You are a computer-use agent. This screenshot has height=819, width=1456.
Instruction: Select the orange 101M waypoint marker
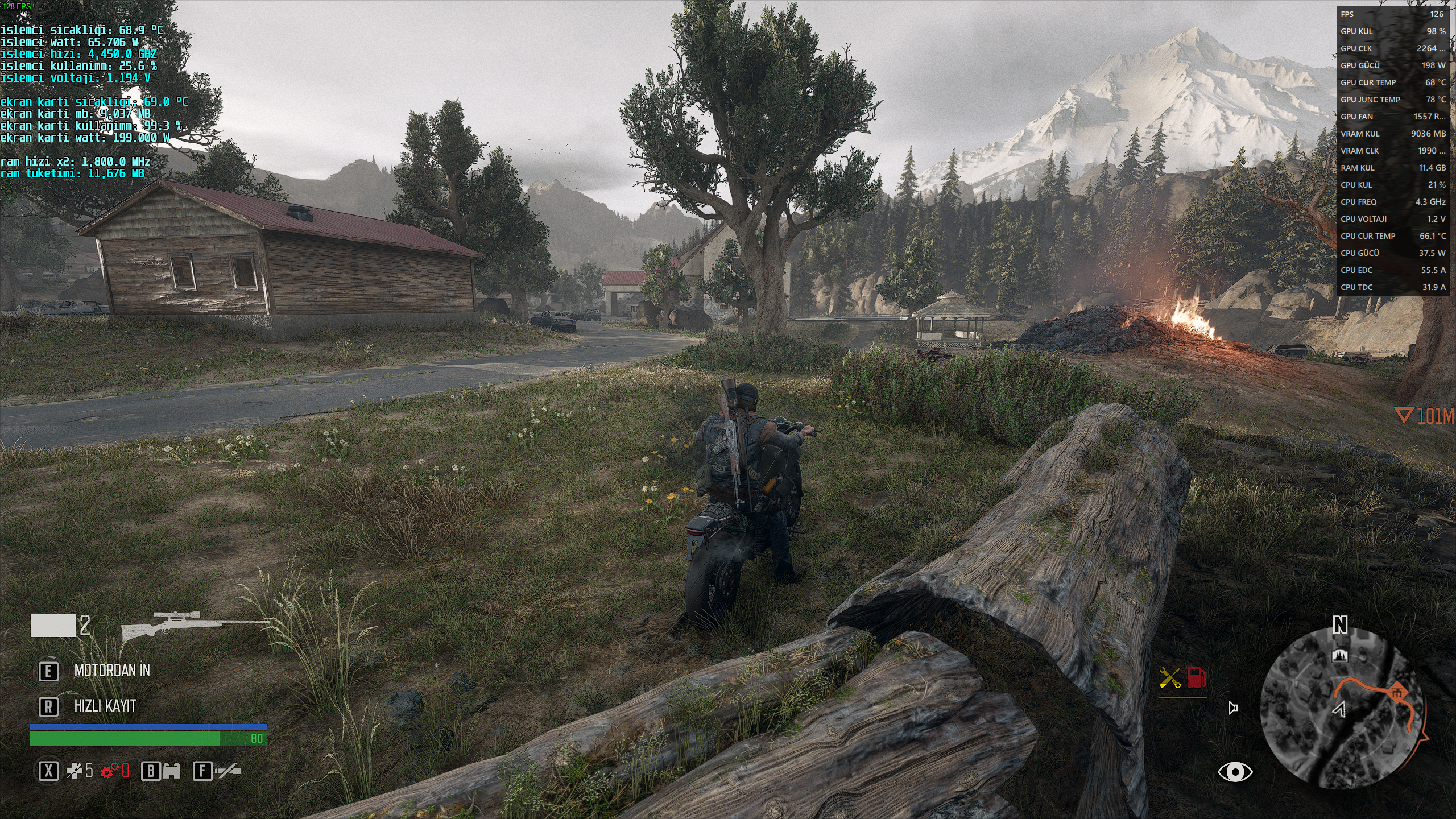tap(1425, 416)
